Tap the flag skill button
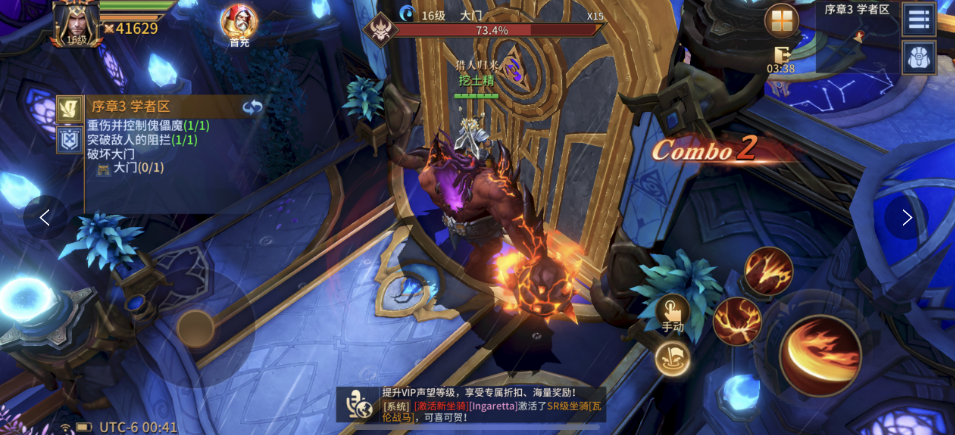Viewport: 955px width, 435px height. pos(672,358)
